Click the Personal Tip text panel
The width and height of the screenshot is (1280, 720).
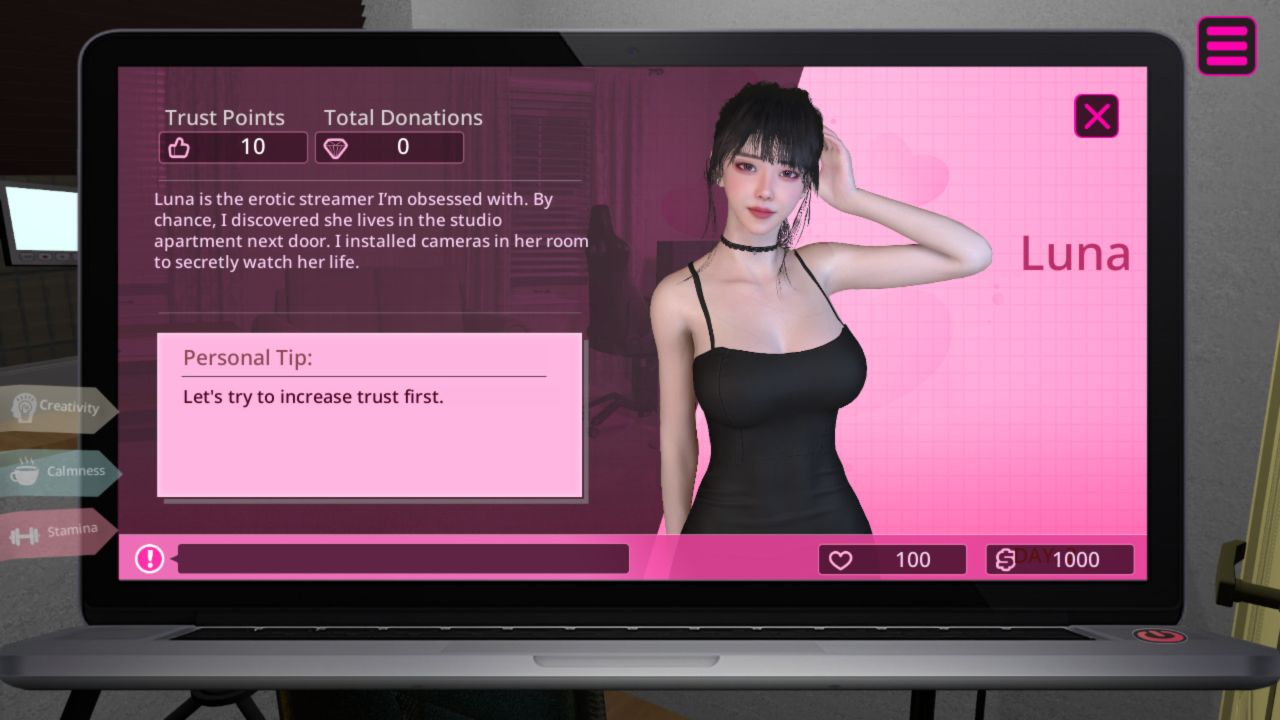370,415
